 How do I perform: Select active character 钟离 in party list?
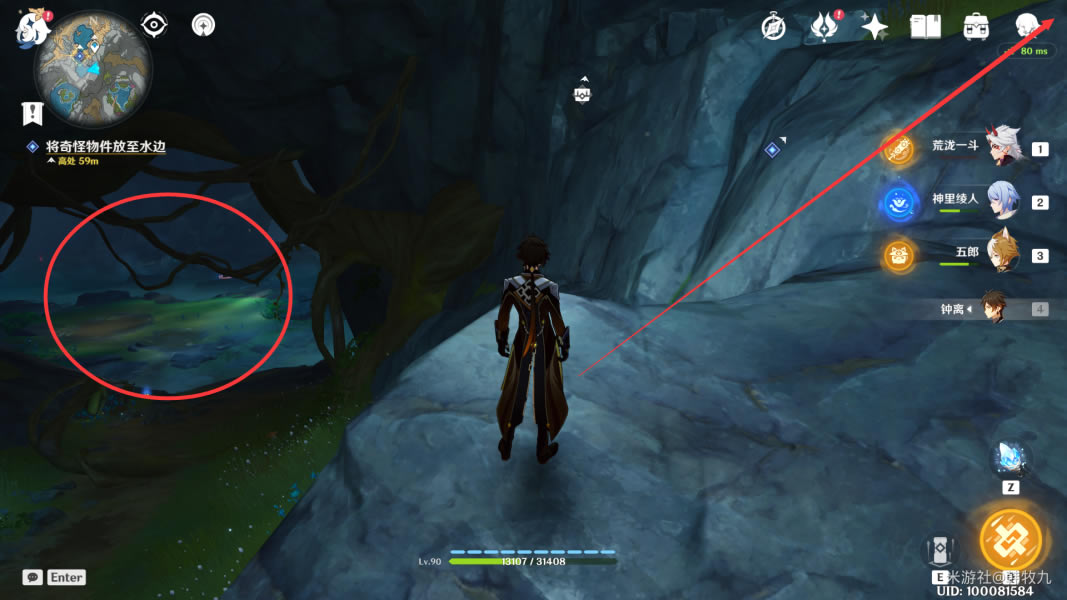coord(993,308)
